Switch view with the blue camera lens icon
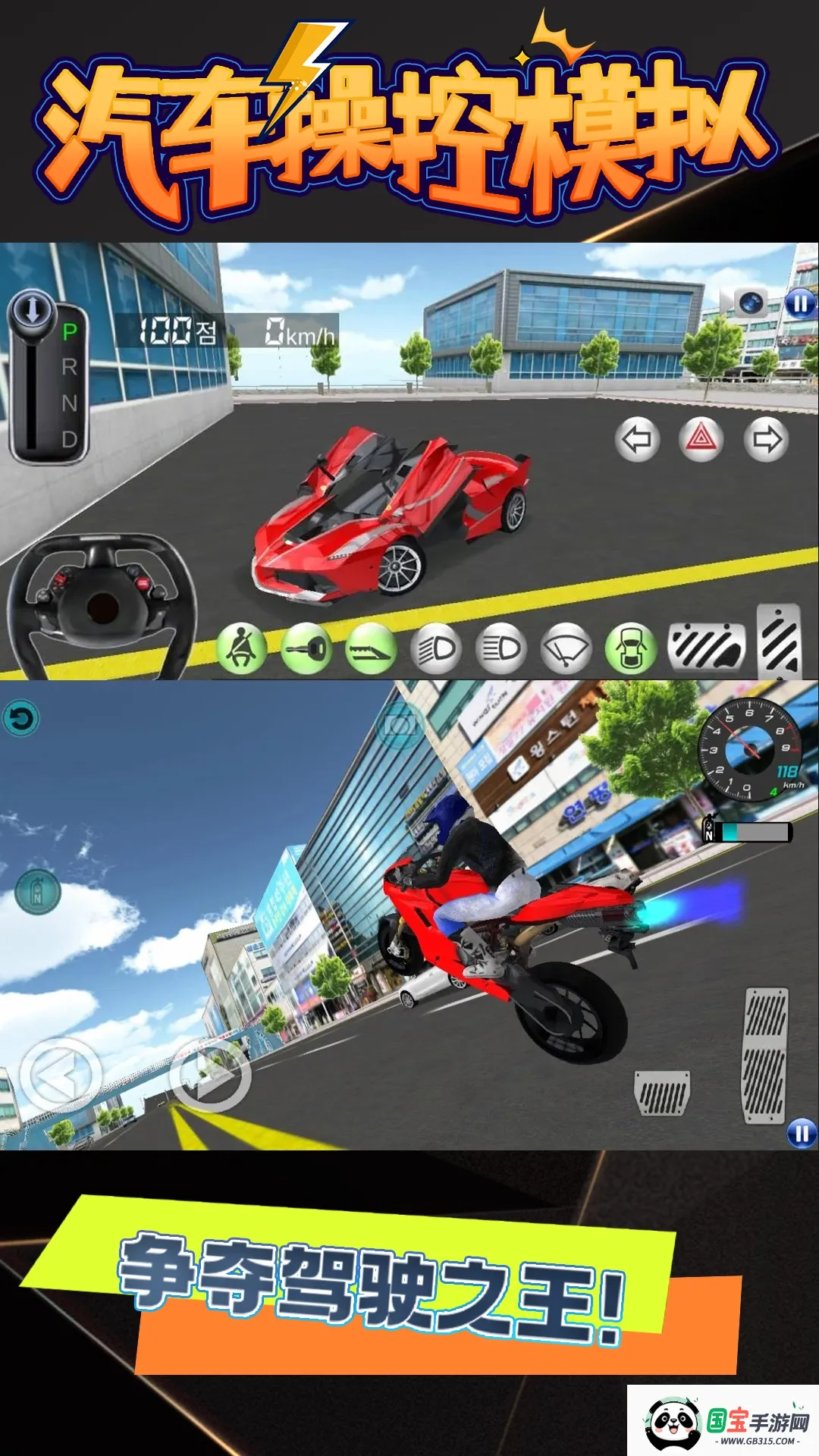The height and width of the screenshot is (1456, 819). pos(750,303)
